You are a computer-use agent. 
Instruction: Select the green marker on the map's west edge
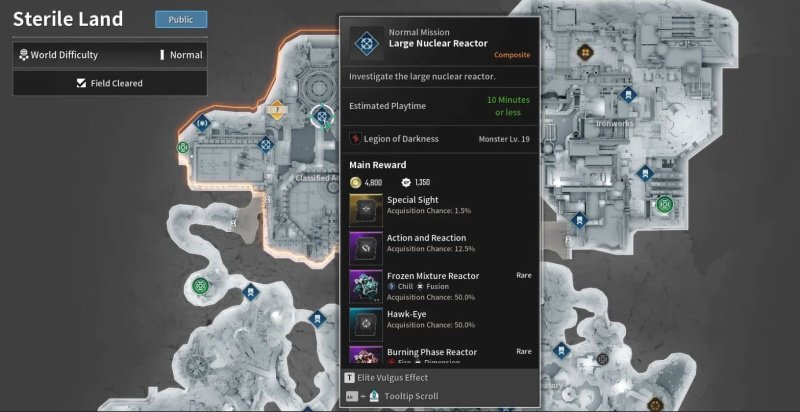(x=183, y=148)
